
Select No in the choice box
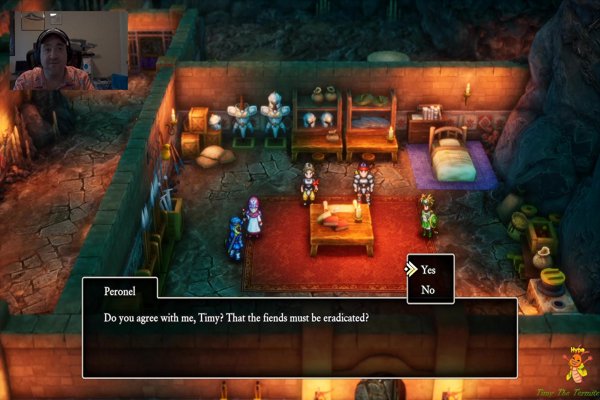tap(428, 290)
